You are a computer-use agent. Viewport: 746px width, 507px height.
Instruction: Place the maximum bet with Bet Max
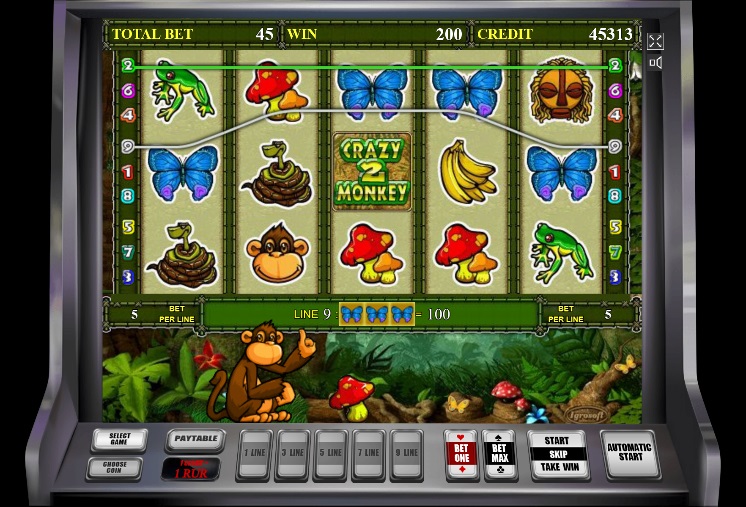tap(500, 454)
